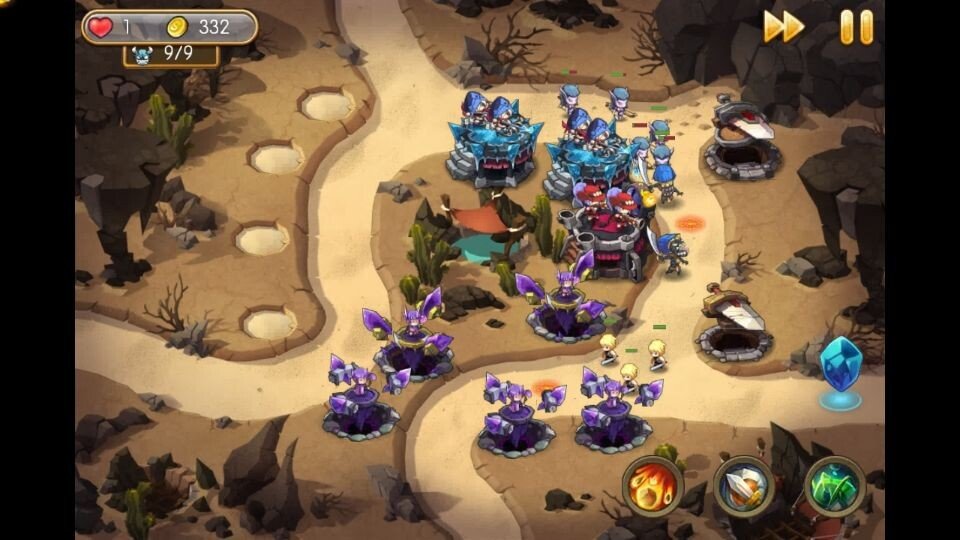The image size is (960, 540).
Task: Pause the game
Action: pyautogui.click(x=856, y=27)
